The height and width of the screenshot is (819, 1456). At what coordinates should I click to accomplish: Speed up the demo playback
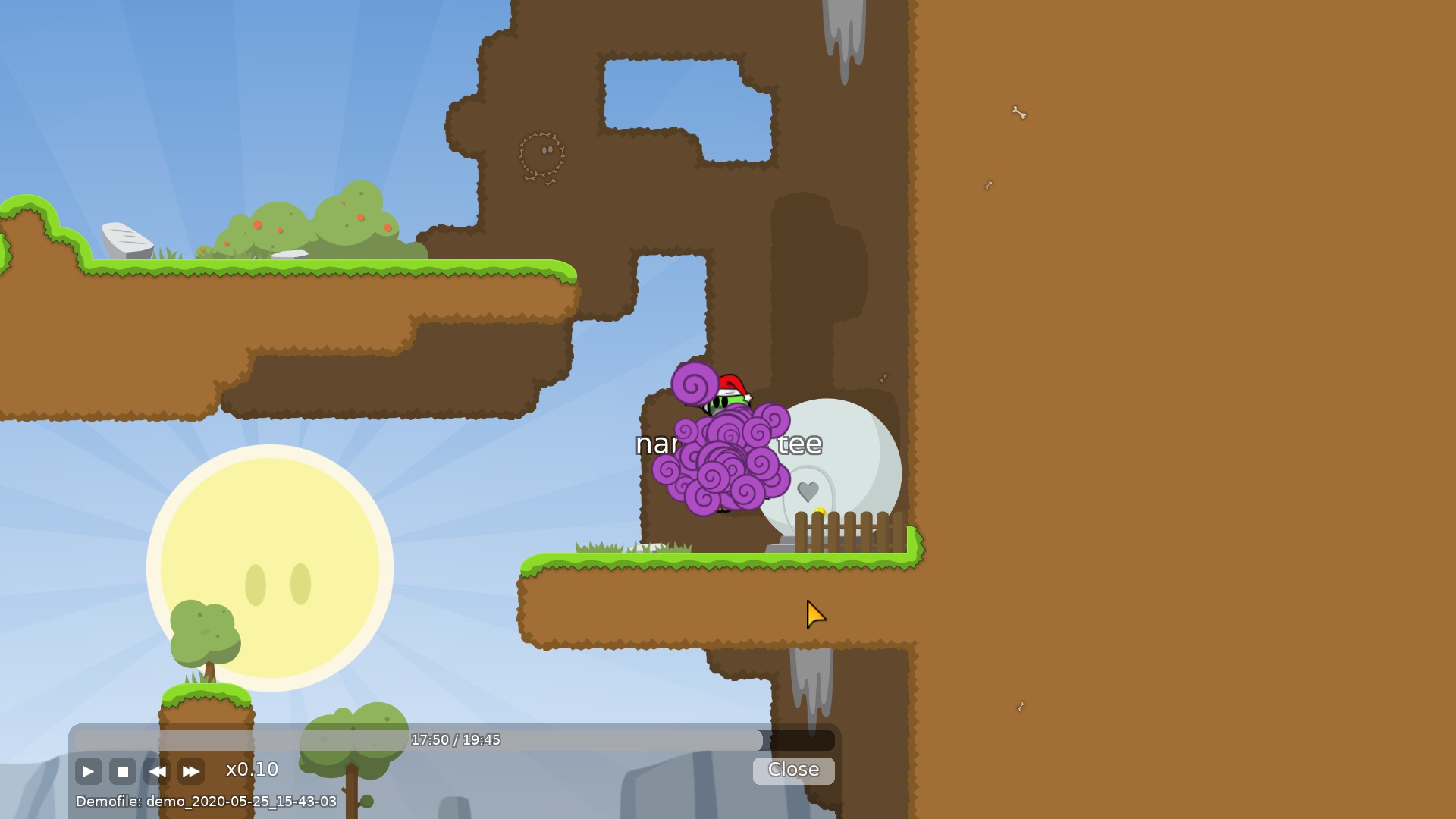[191, 772]
